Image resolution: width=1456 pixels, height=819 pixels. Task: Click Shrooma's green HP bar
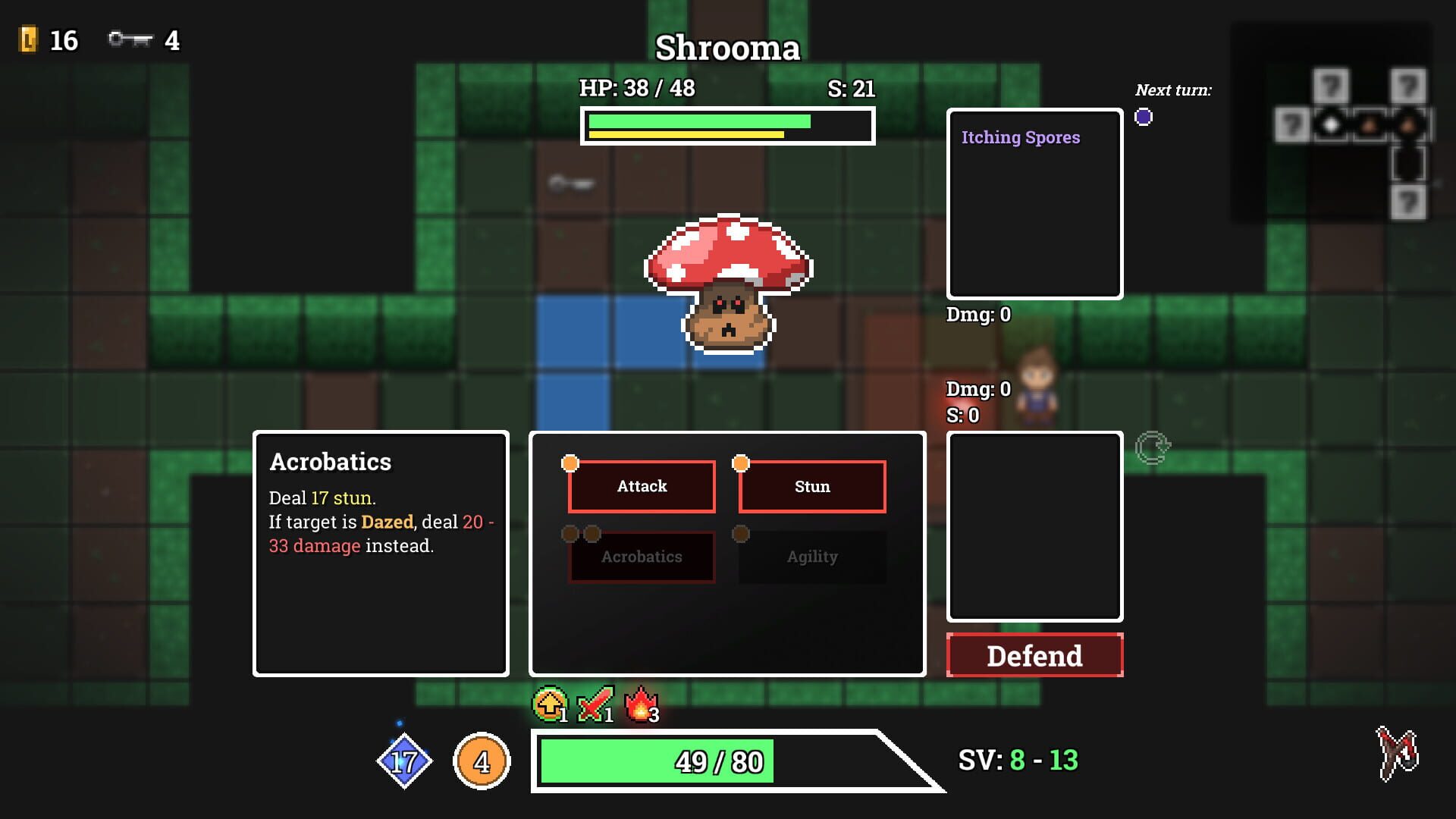point(698,121)
